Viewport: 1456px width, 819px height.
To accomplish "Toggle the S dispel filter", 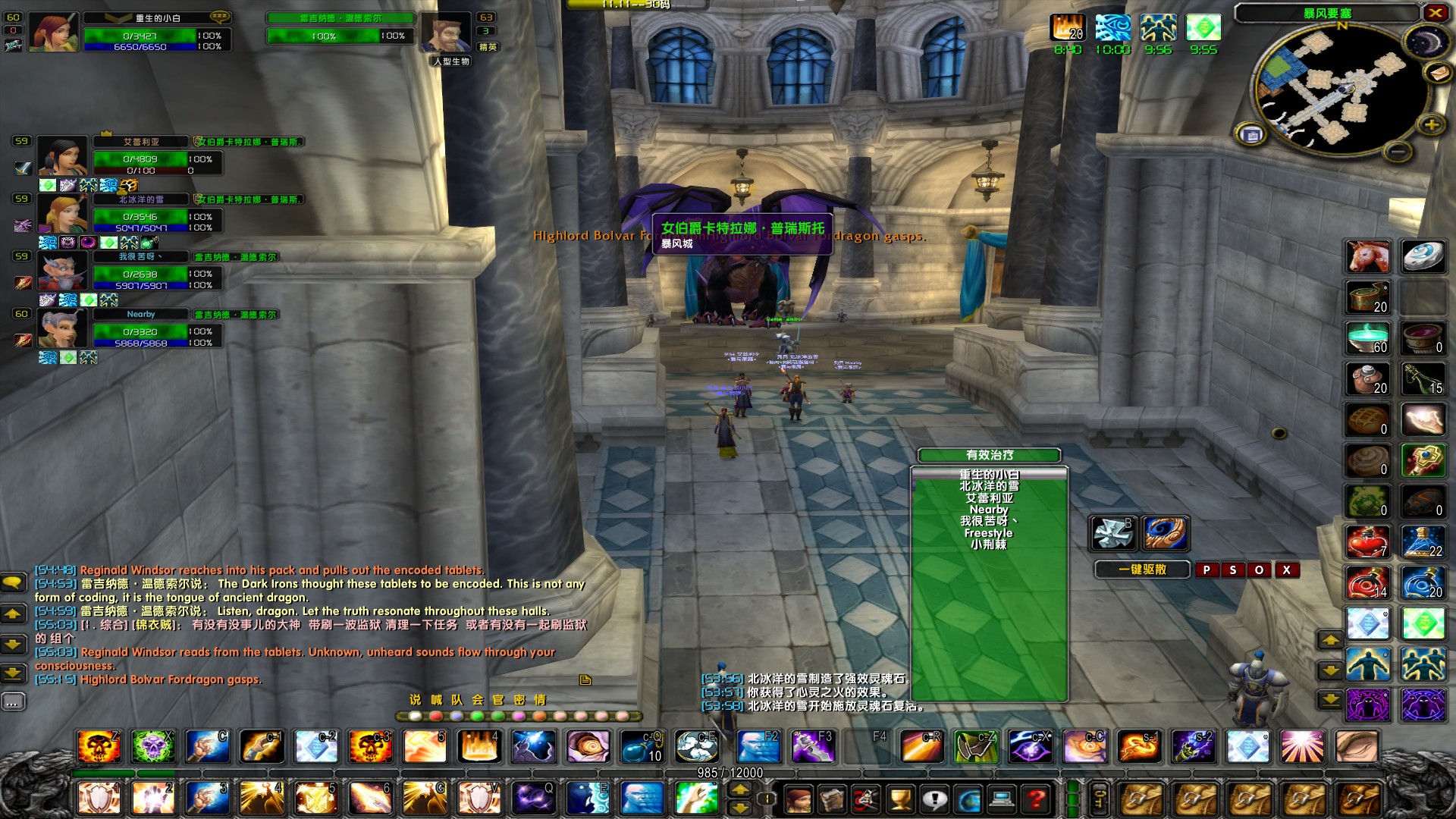I will (x=1233, y=570).
